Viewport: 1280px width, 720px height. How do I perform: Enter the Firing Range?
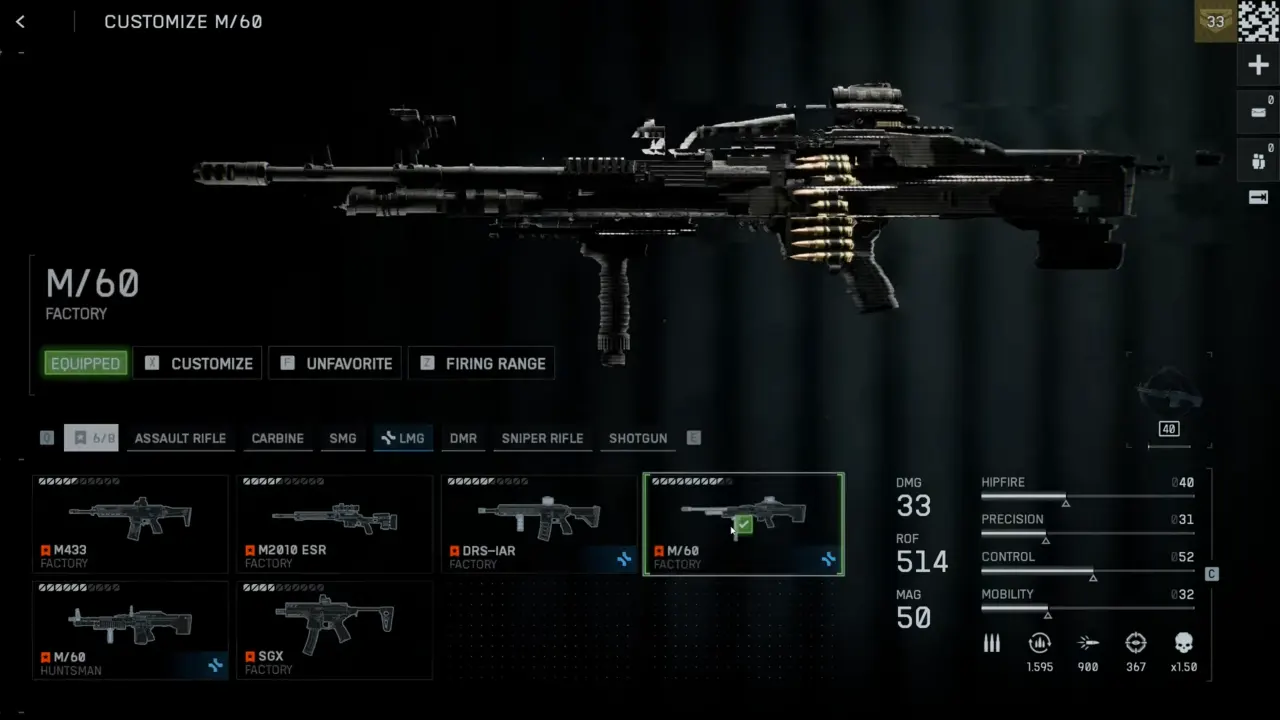coord(481,363)
